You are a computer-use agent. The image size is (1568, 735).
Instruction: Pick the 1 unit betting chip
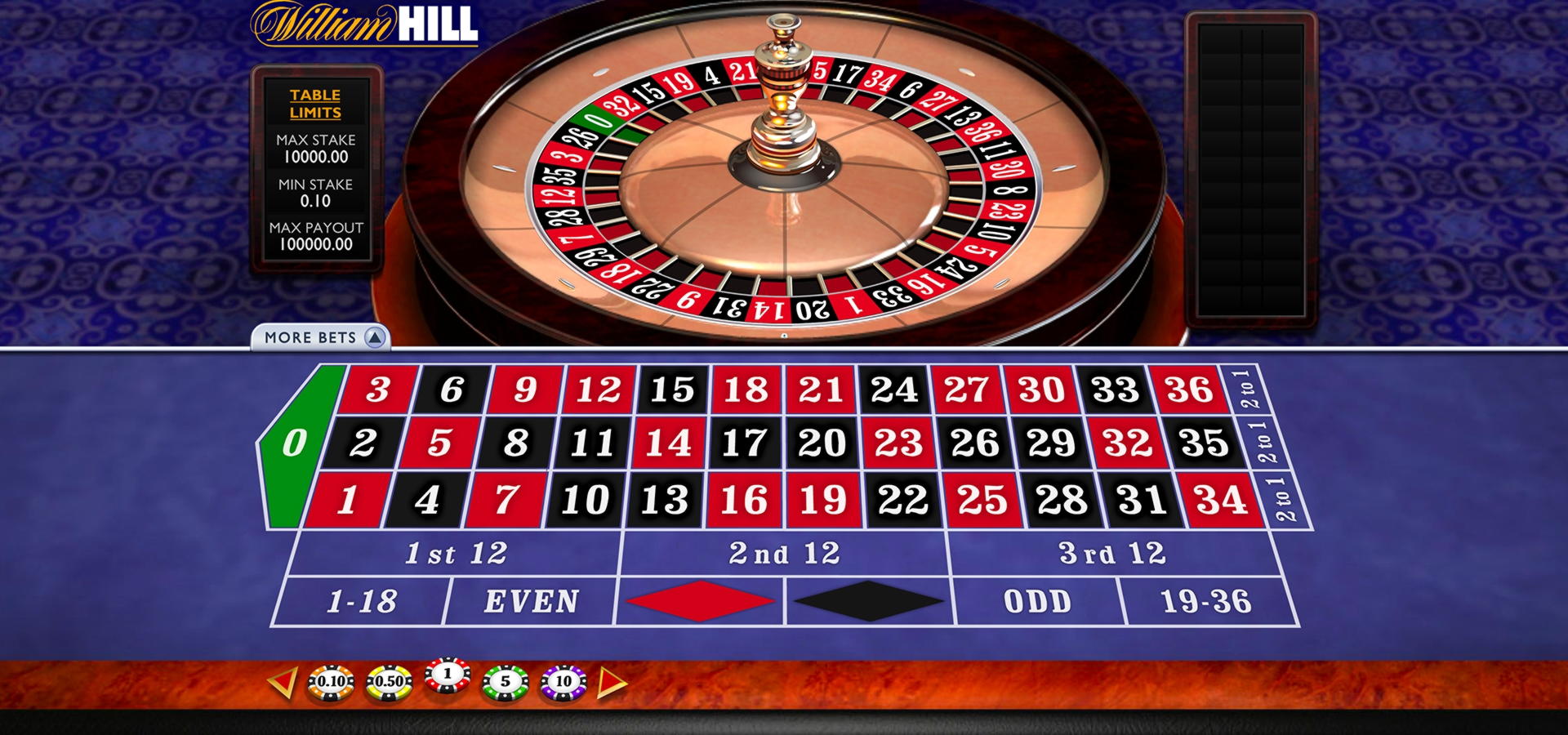click(x=445, y=675)
